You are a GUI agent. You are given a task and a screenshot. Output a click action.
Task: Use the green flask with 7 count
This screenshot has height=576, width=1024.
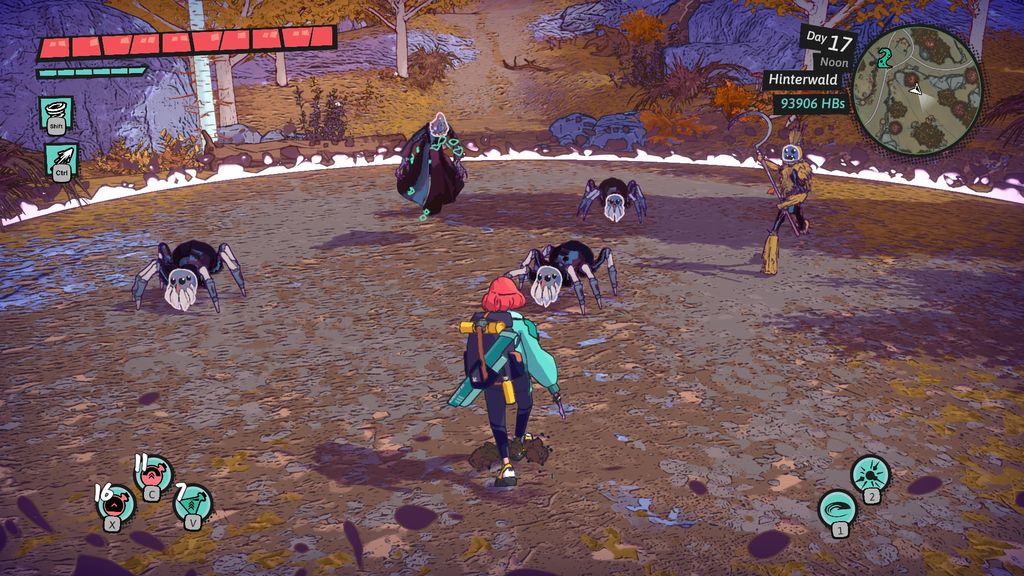click(192, 502)
